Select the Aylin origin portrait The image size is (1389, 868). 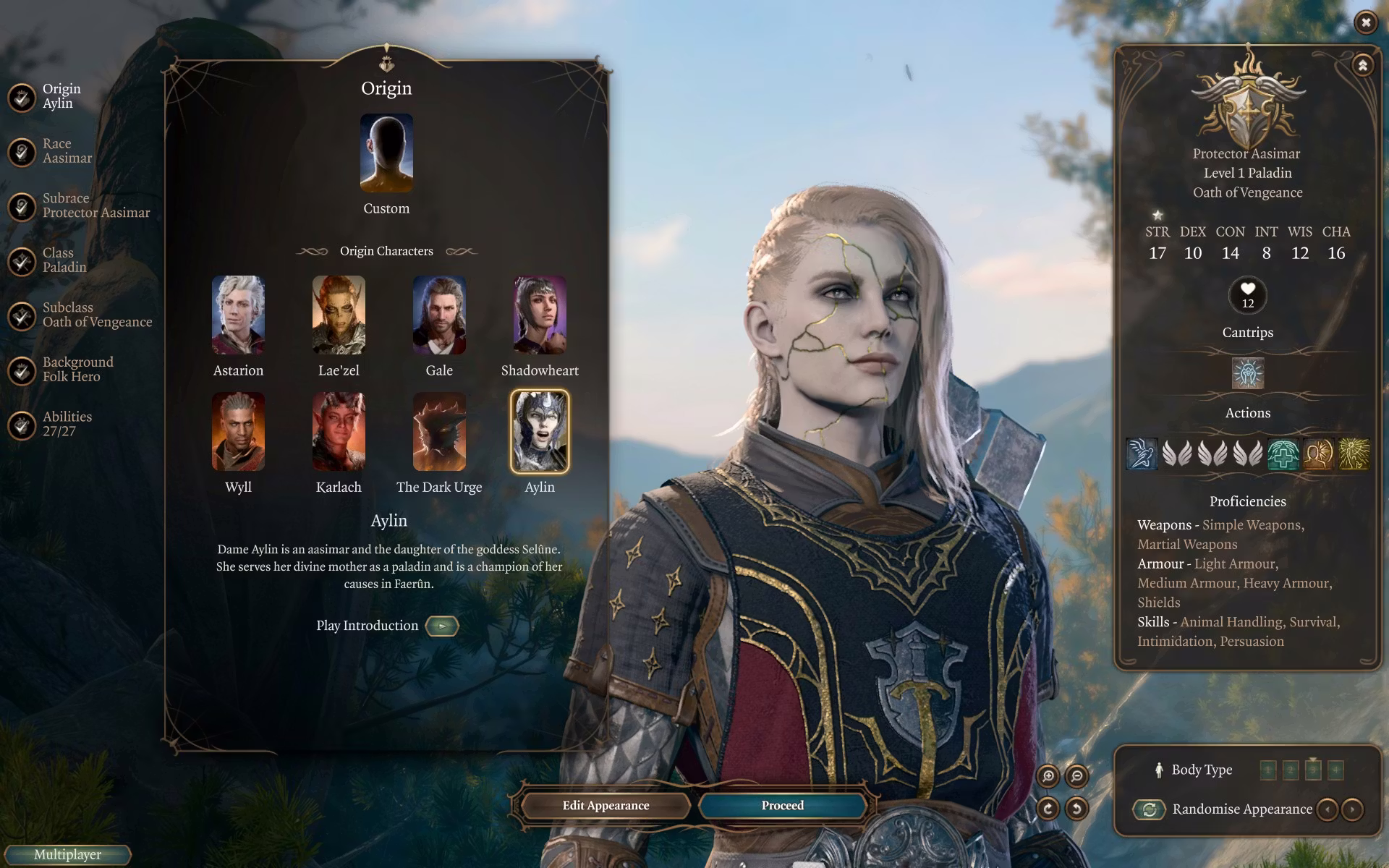pos(540,432)
